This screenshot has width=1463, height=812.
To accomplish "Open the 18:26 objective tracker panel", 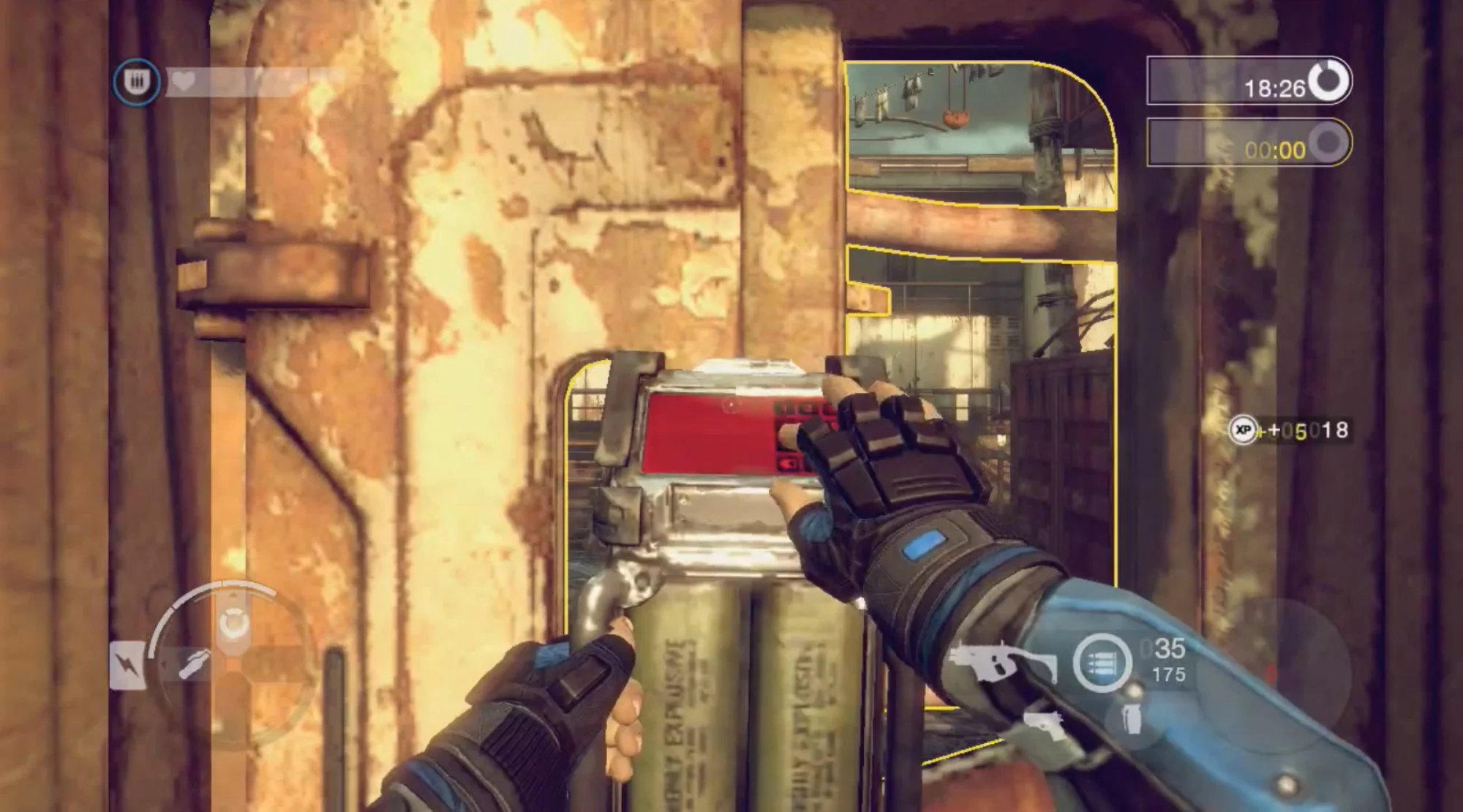I will point(1249,80).
